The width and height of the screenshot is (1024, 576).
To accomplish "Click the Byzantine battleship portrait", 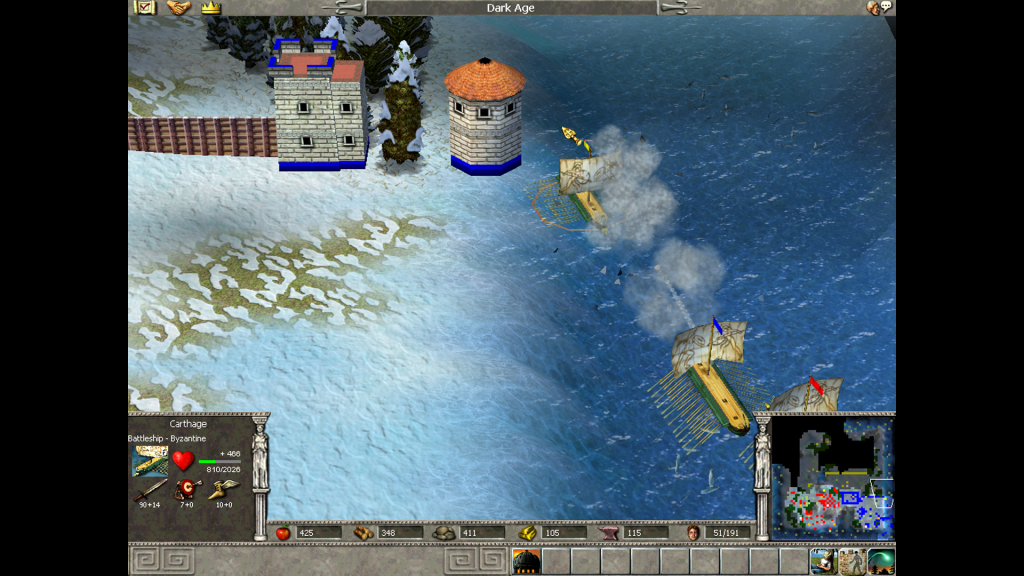I will pos(151,461).
